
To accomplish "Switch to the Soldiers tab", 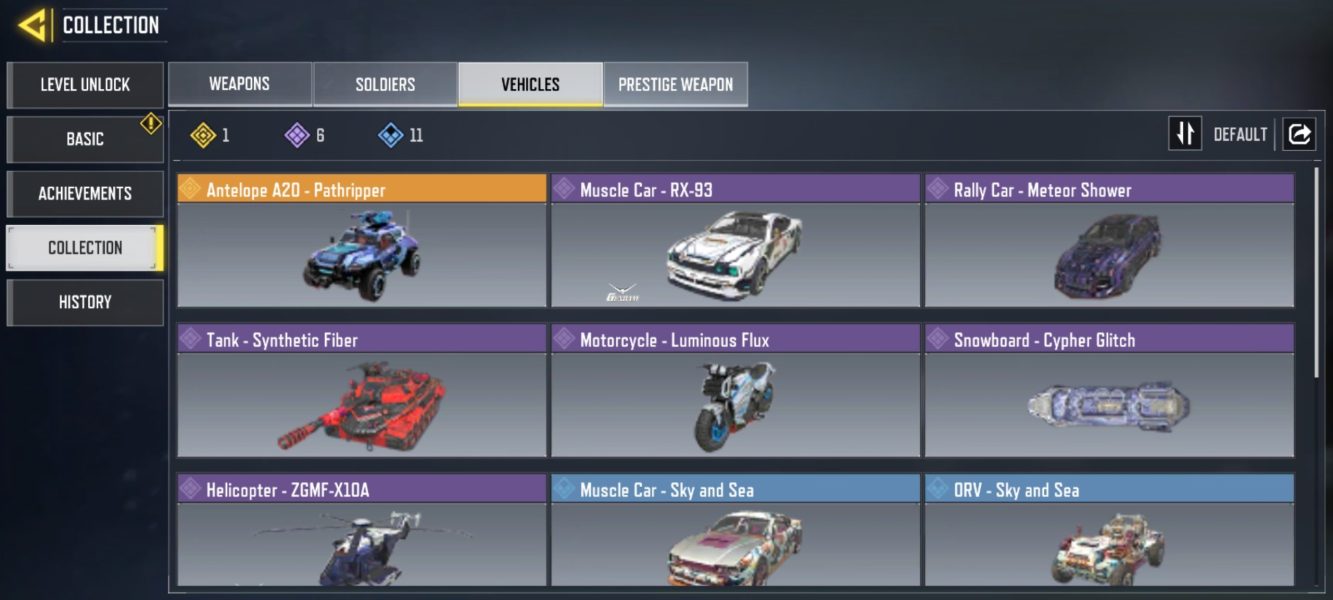I will coord(385,84).
